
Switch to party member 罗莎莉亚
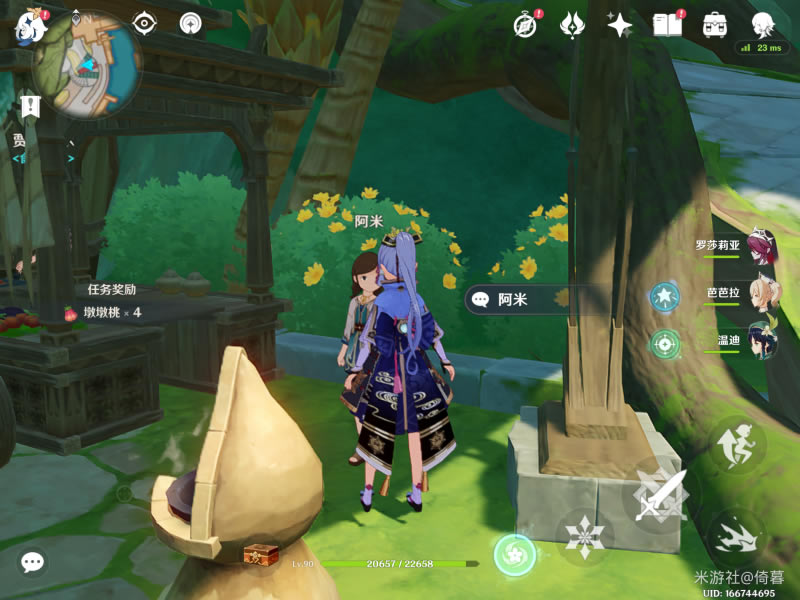[762, 246]
